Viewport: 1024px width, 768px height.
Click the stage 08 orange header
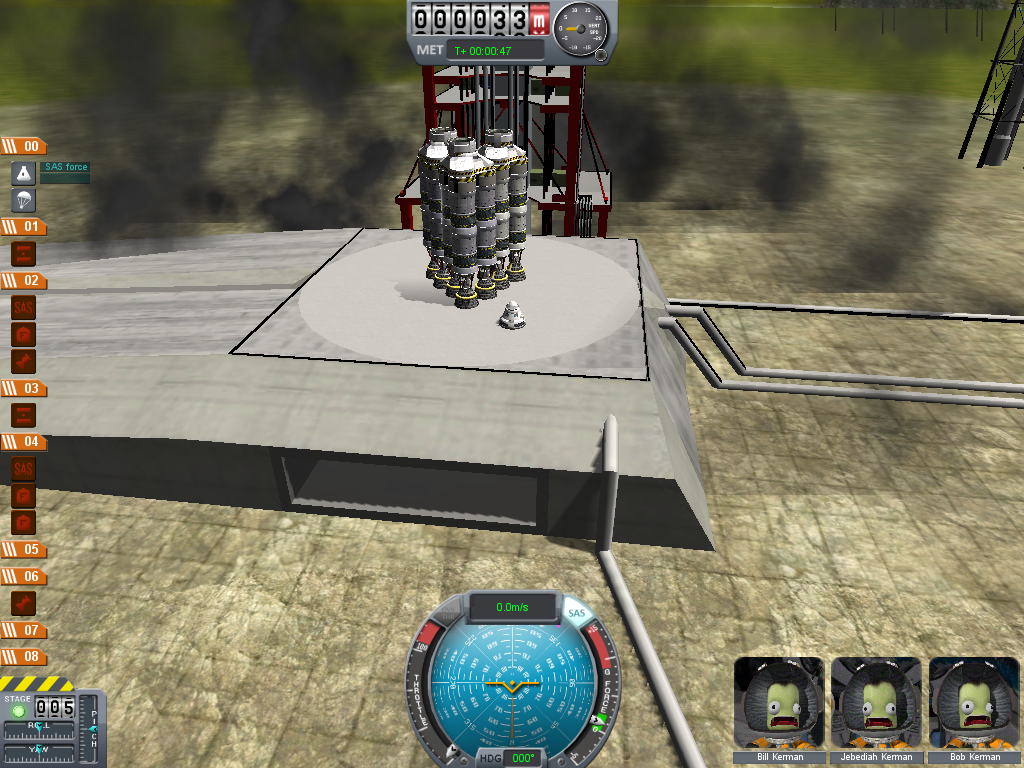click(24, 657)
